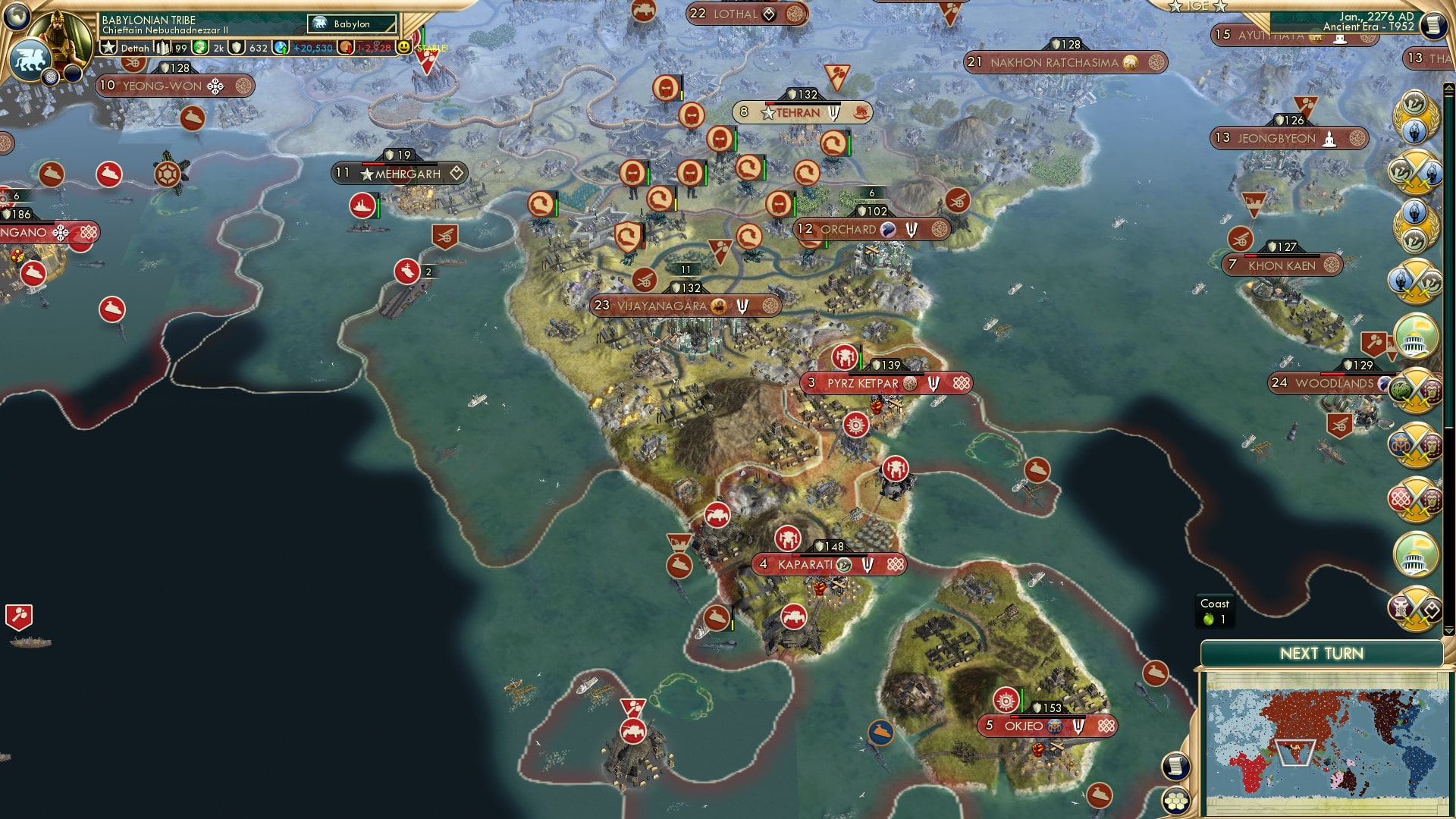This screenshot has width=1456, height=819.
Task: Click the winged pegasus icon below the globe
Action: (x=29, y=59)
